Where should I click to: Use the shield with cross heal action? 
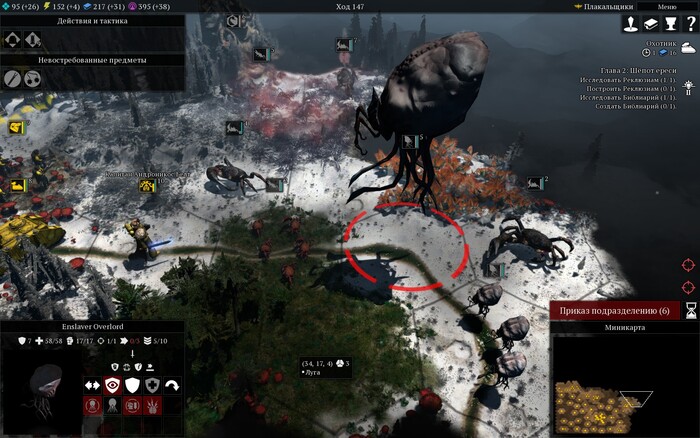click(x=152, y=385)
